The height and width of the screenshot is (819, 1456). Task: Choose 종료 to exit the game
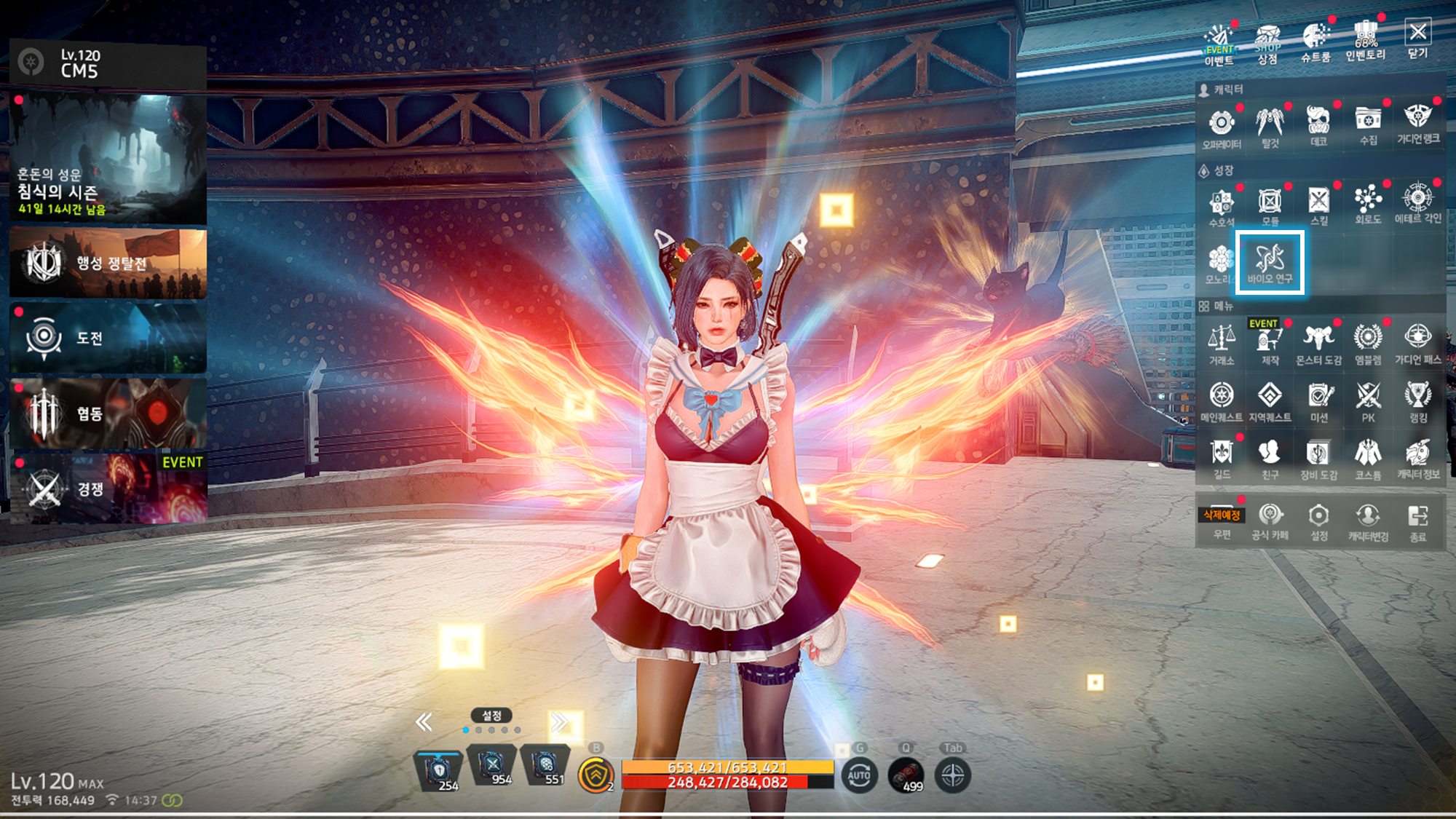(1417, 523)
